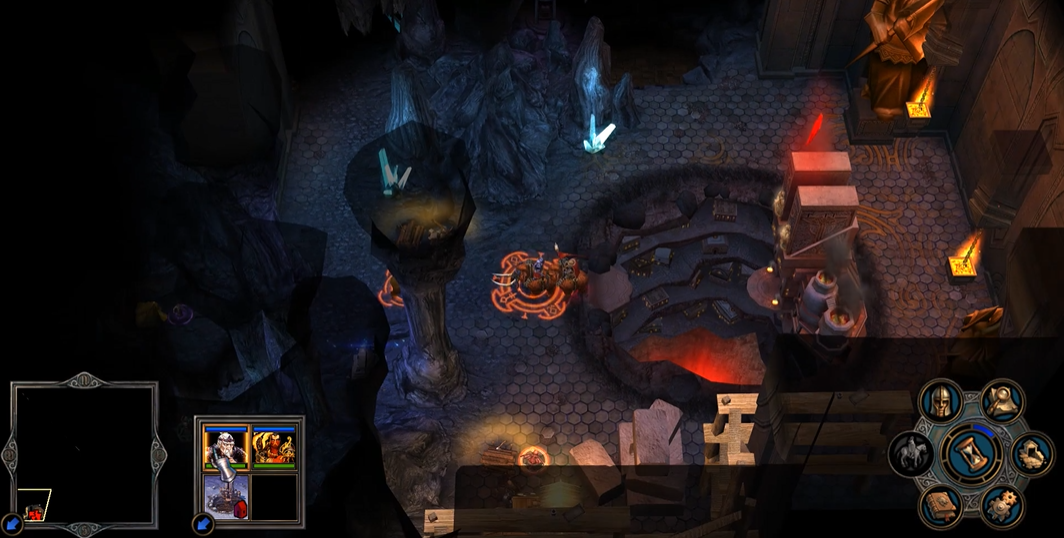The width and height of the screenshot is (1064, 538).
Task: Open the hero screen via helmet icon
Action: pyautogui.click(x=940, y=401)
